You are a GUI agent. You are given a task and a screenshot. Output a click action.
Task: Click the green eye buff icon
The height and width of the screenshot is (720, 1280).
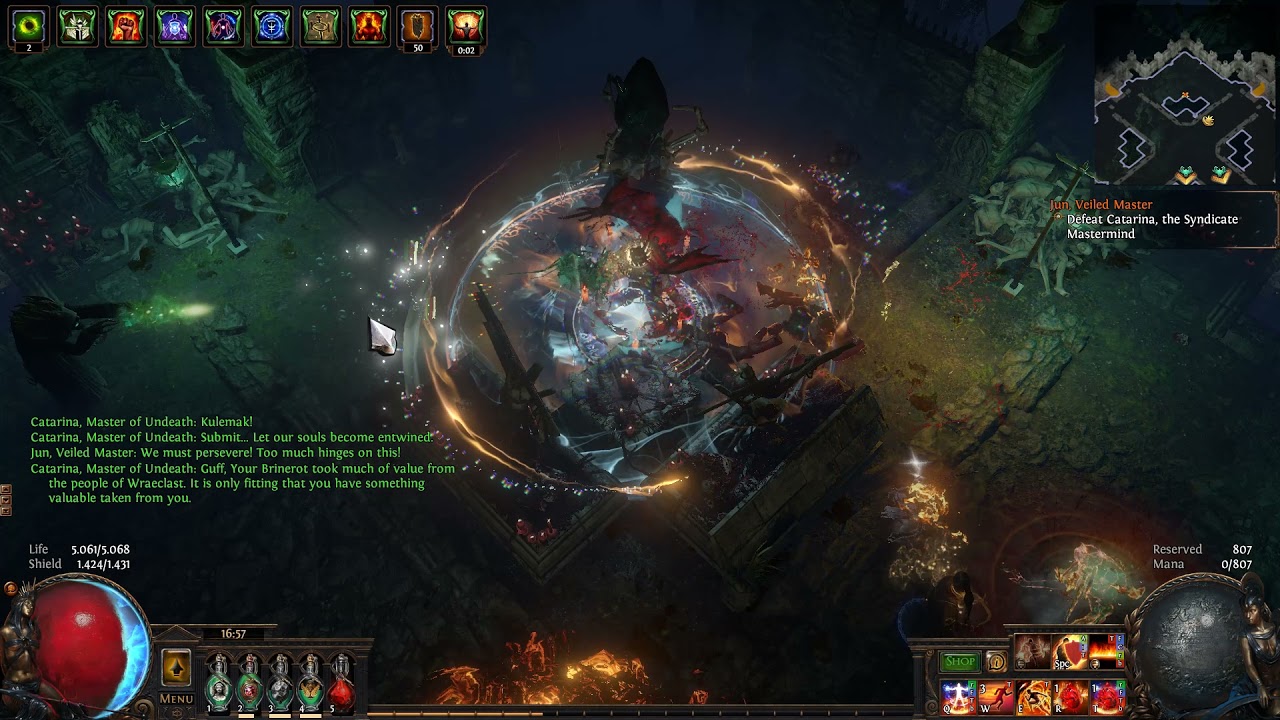pyautogui.click(x=29, y=27)
